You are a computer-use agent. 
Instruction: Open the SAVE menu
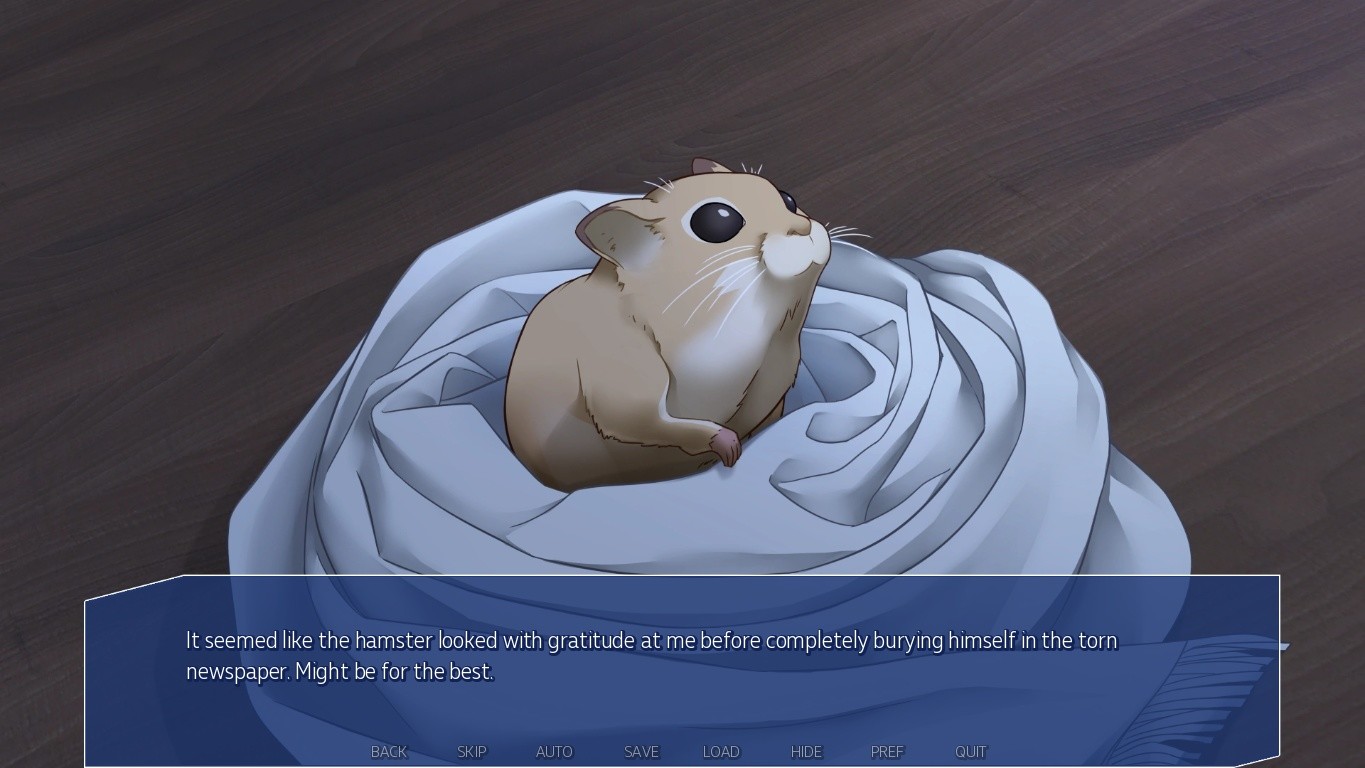(641, 752)
